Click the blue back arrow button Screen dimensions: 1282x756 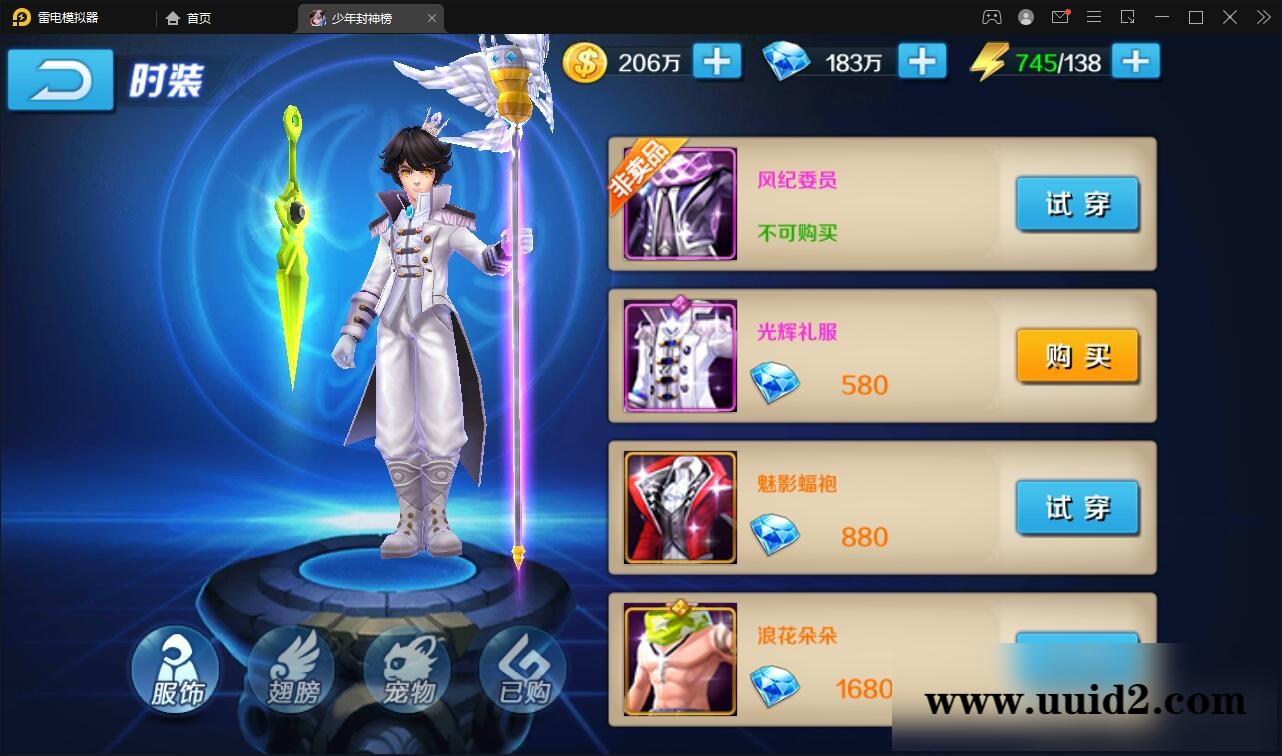[60, 80]
